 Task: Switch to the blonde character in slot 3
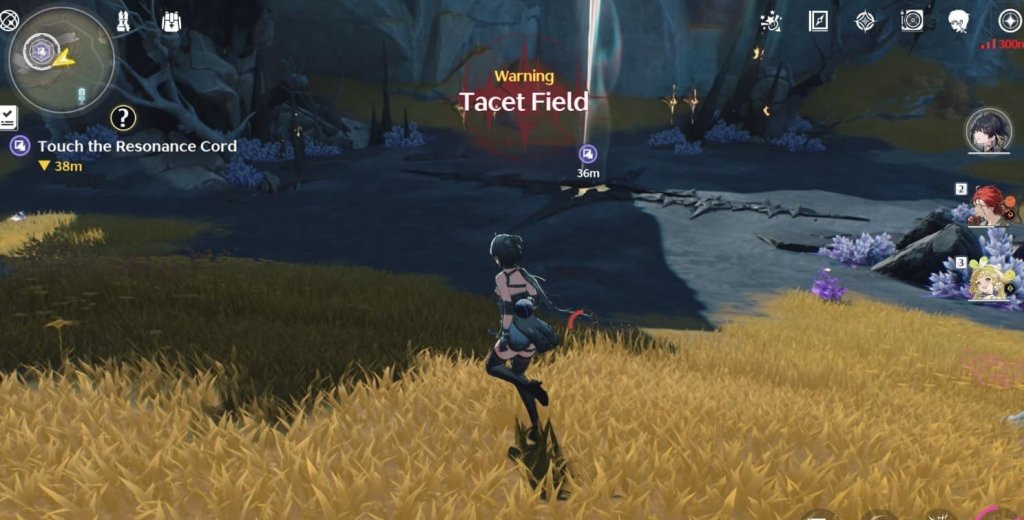coord(990,279)
